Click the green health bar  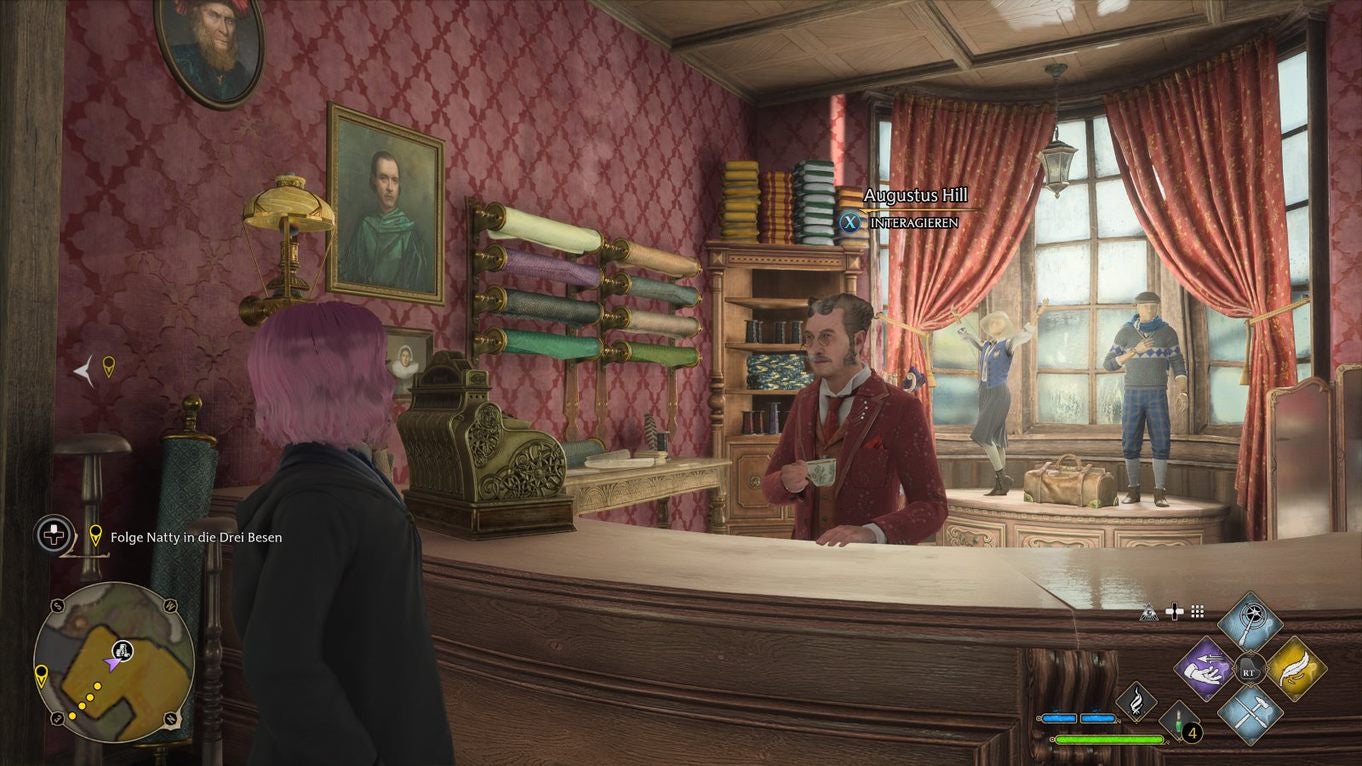coord(1110,739)
